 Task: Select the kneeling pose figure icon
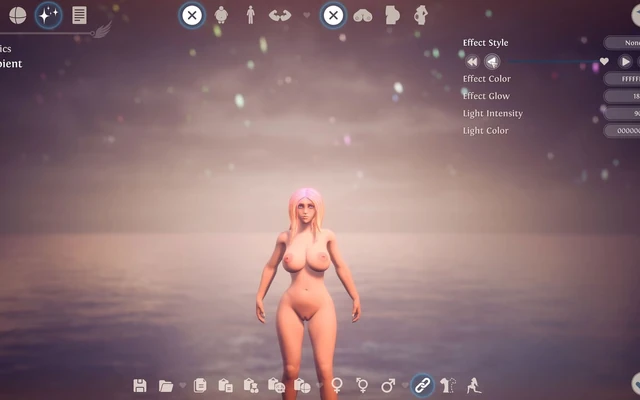coord(473,385)
